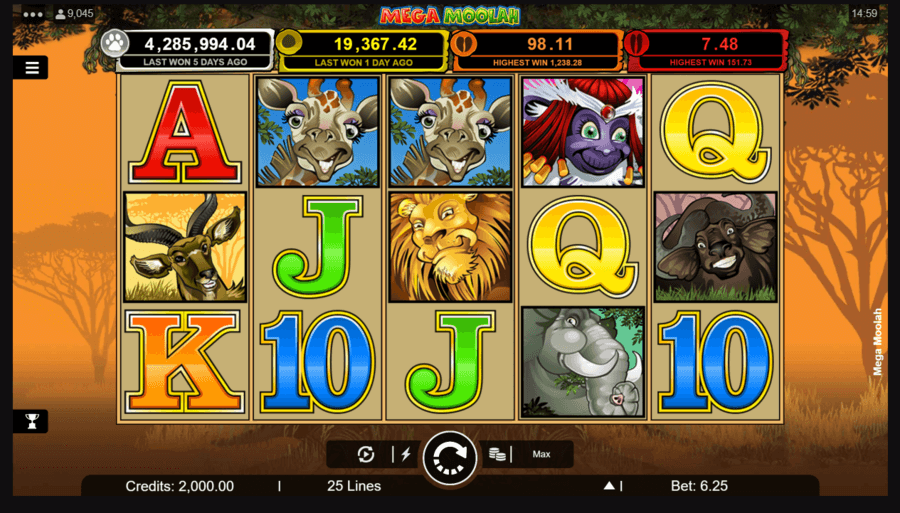Toggle autoplay spins
Viewport: 900px width, 513px height.
point(366,454)
